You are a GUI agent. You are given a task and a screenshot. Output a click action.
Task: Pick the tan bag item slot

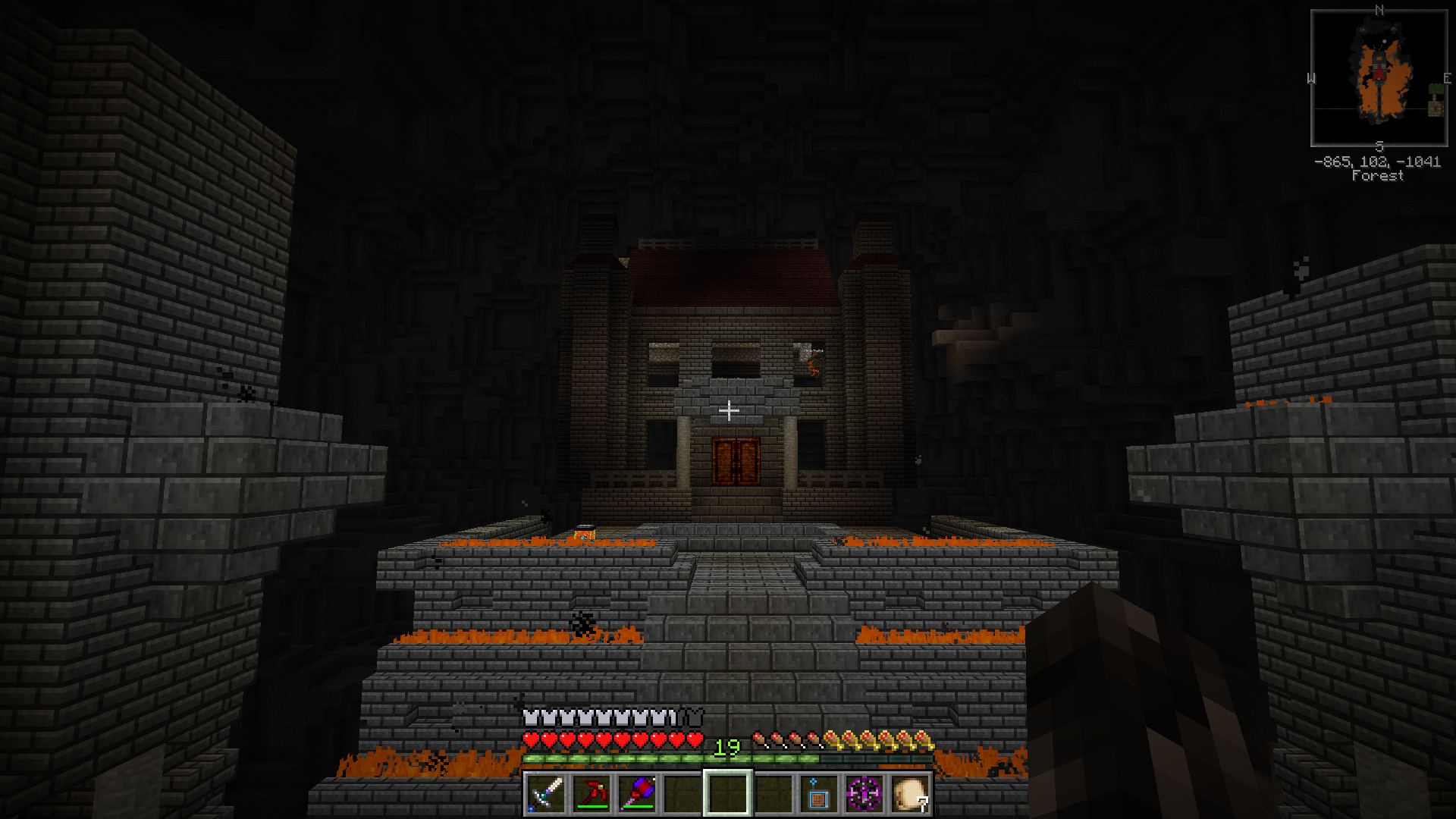[x=909, y=793]
